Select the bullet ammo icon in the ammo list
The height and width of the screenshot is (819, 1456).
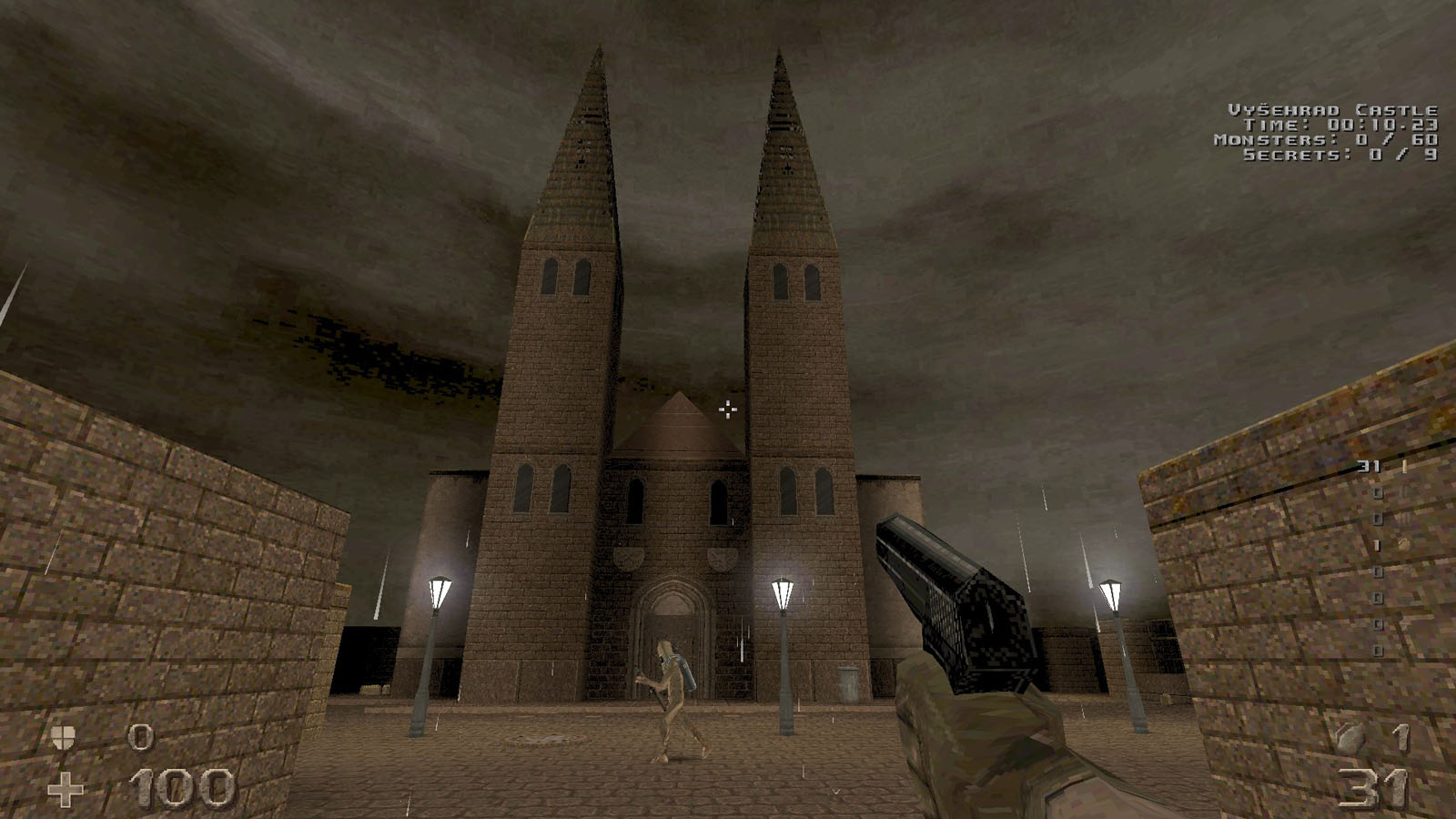point(1404,467)
